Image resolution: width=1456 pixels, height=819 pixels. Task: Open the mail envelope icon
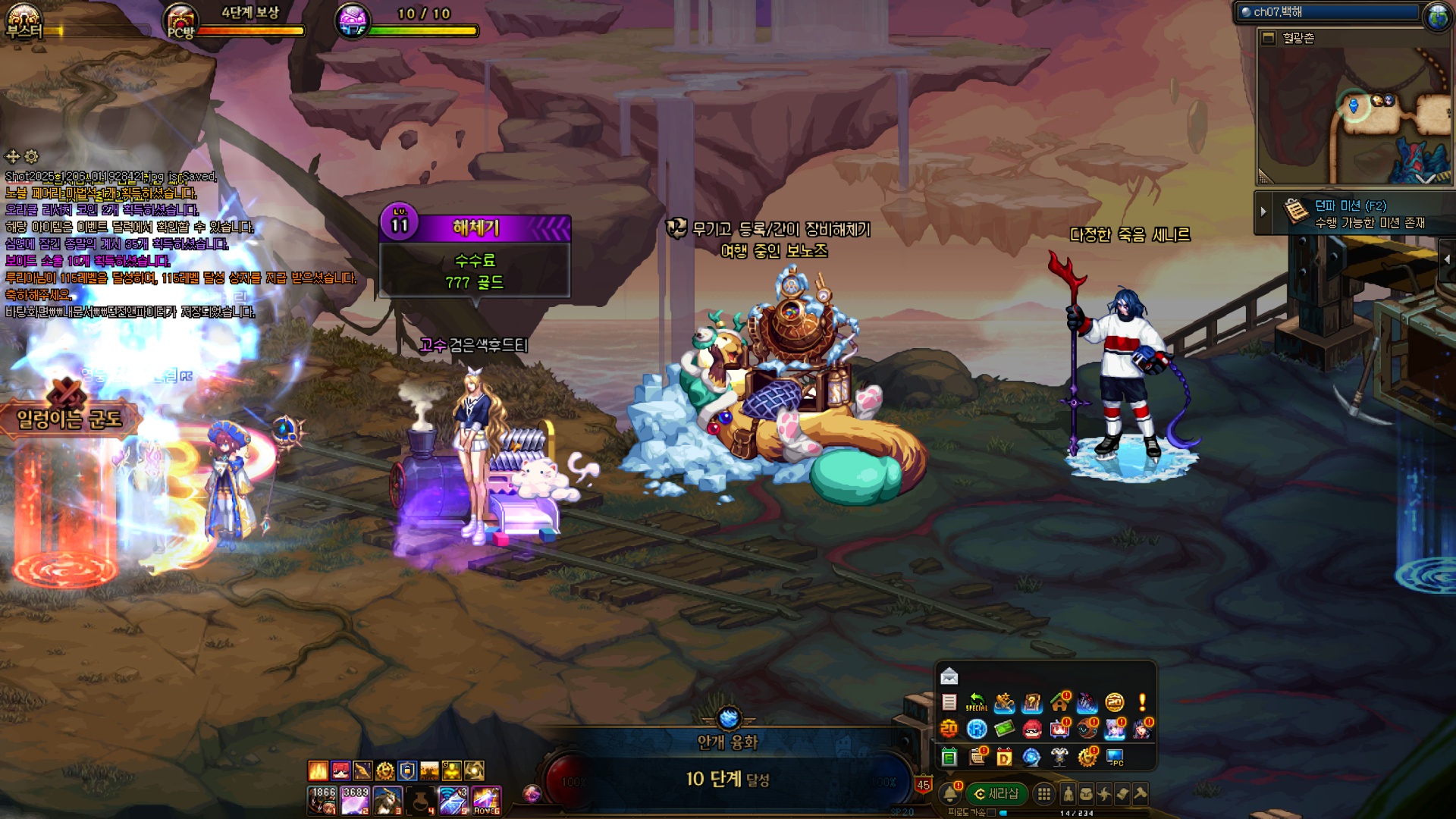(x=949, y=676)
